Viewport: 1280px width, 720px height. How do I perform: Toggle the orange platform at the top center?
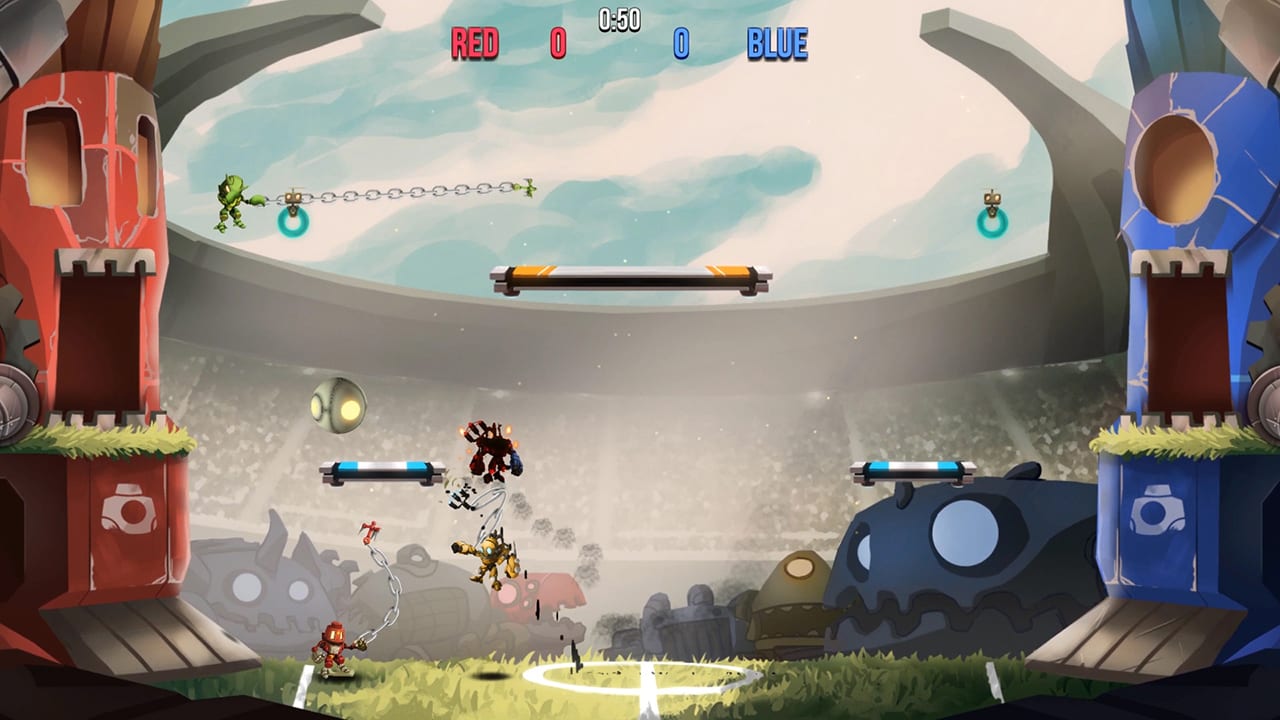[x=627, y=276]
